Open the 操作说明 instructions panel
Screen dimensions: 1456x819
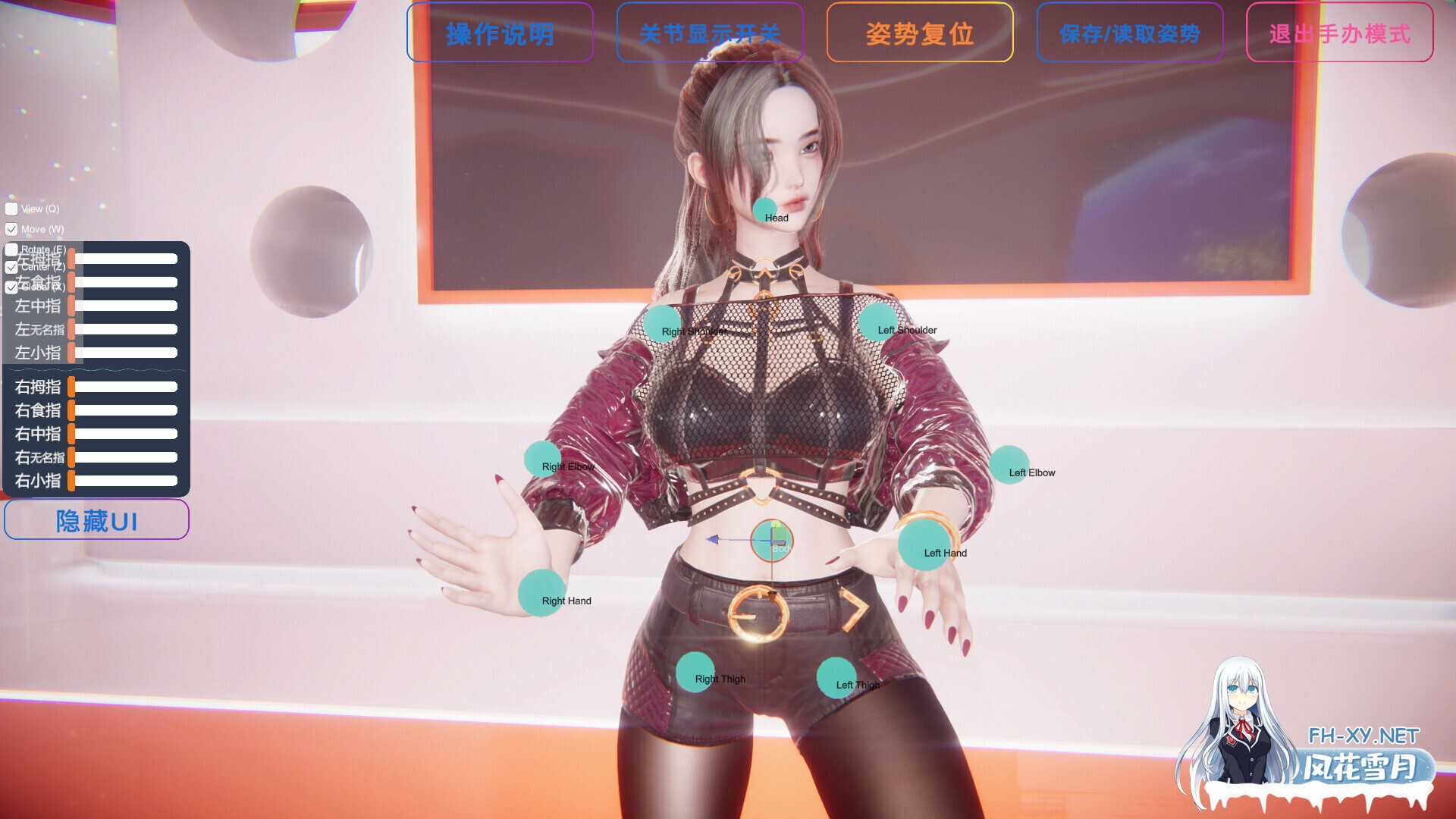tap(500, 33)
